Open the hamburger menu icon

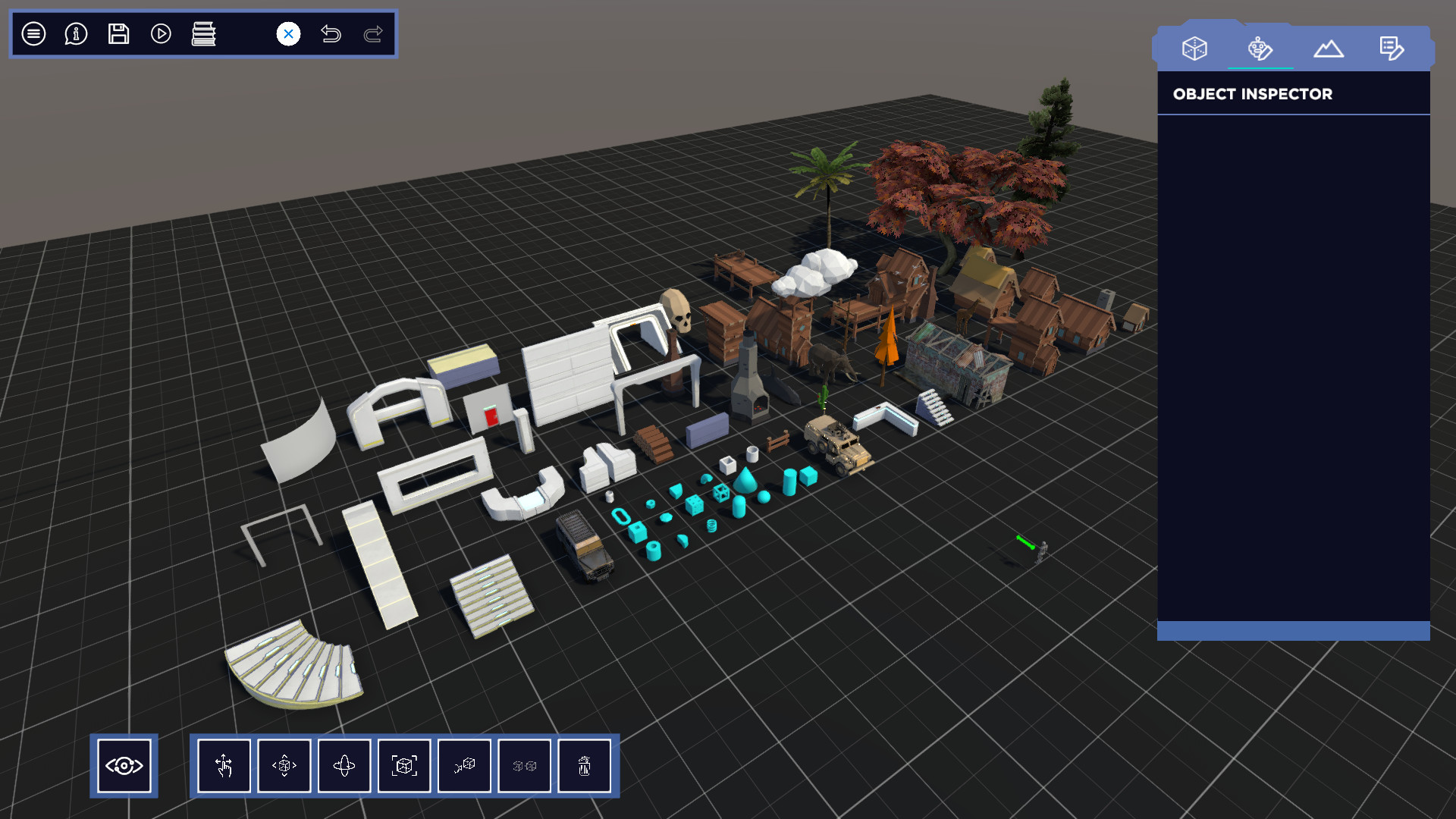pyautogui.click(x=33, y=33)
